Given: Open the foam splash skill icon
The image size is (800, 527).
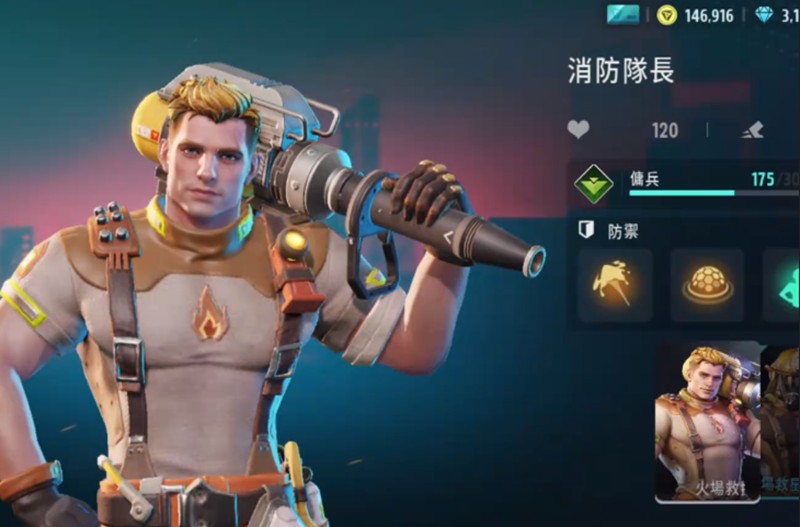Looking at the screenshot, I should (x=615, y=285).
